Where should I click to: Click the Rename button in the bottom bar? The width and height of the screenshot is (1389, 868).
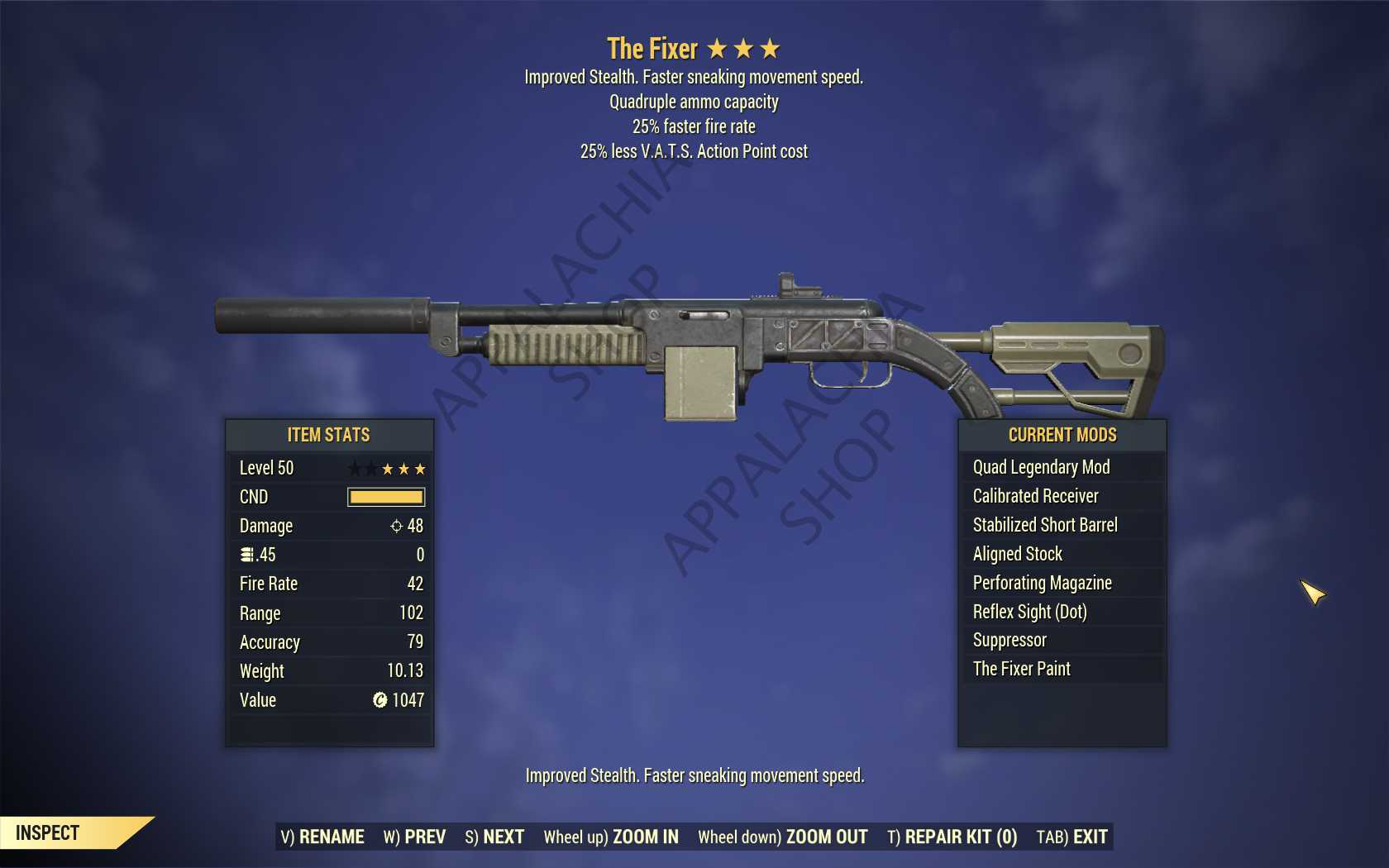point(322,837)
